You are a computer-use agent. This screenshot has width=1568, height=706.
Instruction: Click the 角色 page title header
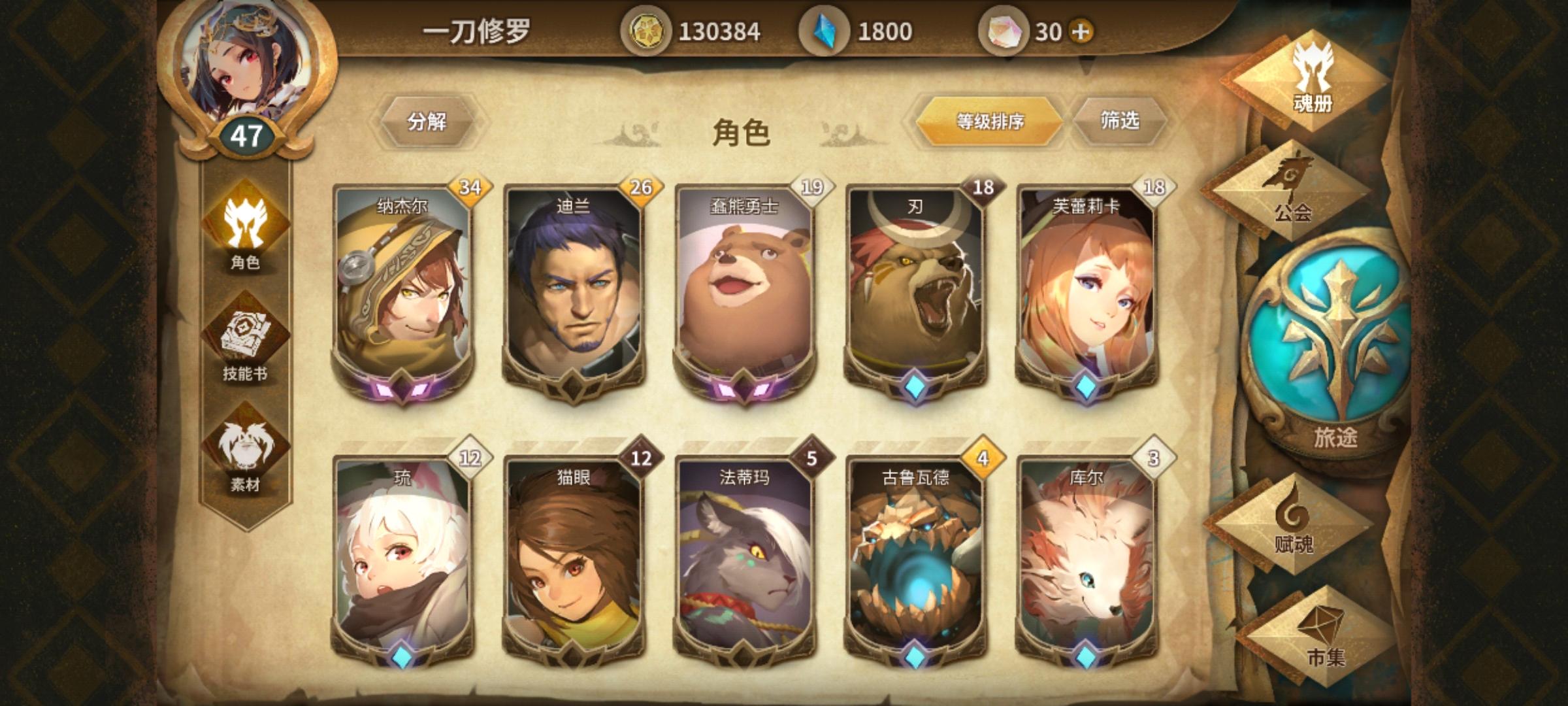pyautogui.click(x=743, y=131)
